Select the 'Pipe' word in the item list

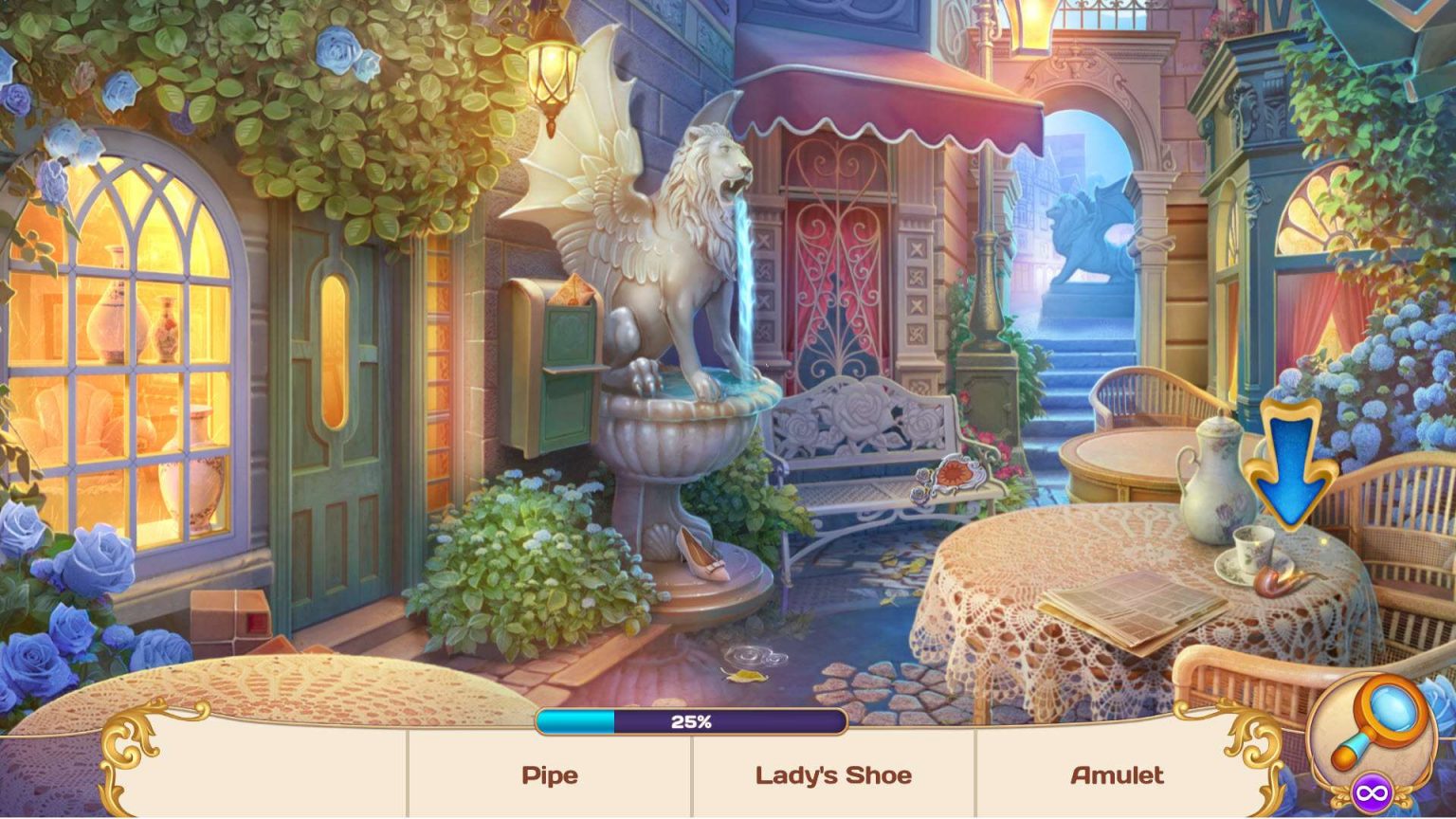click(x=548, y=775)
